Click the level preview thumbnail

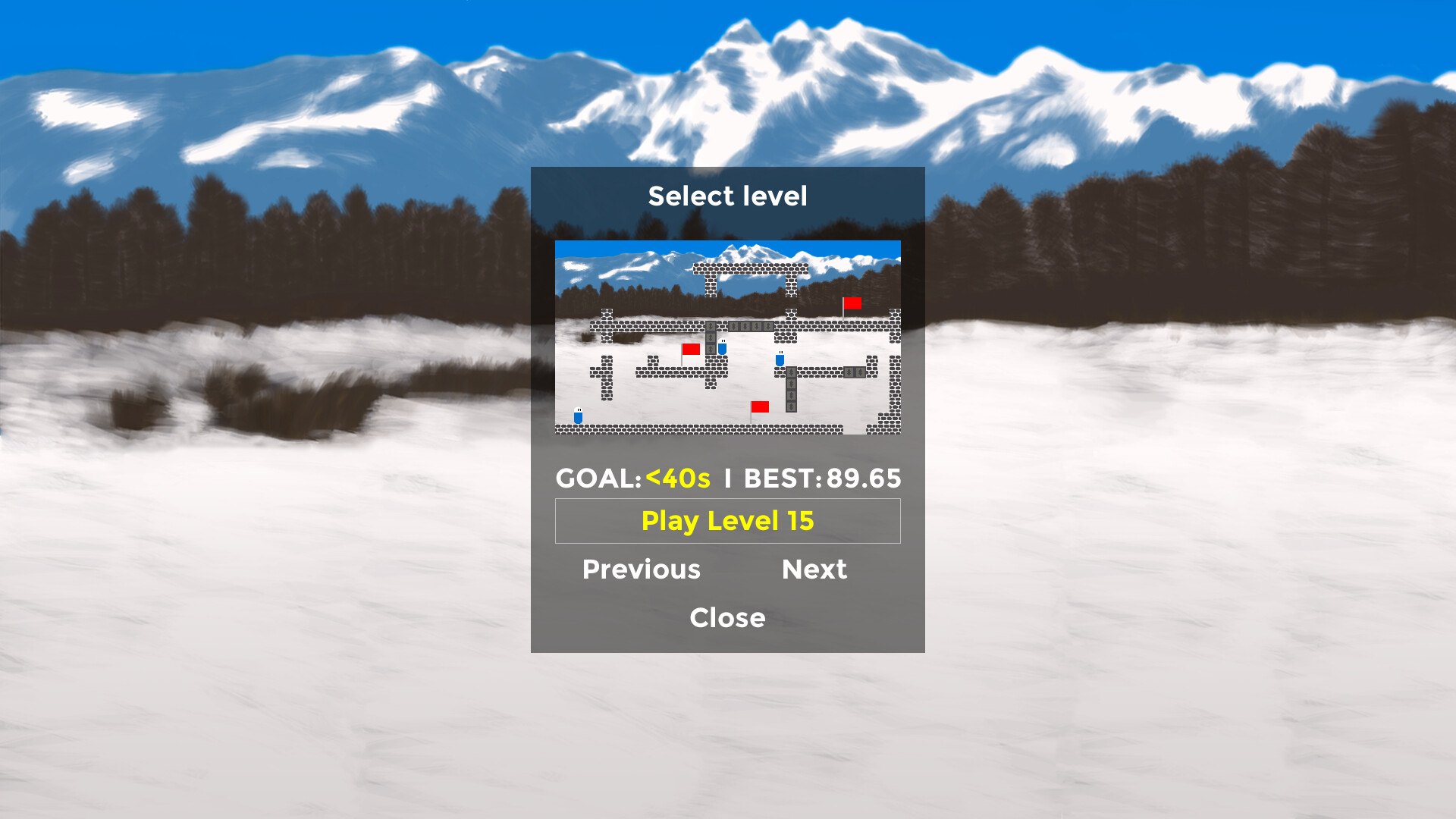tap(727, 337)
